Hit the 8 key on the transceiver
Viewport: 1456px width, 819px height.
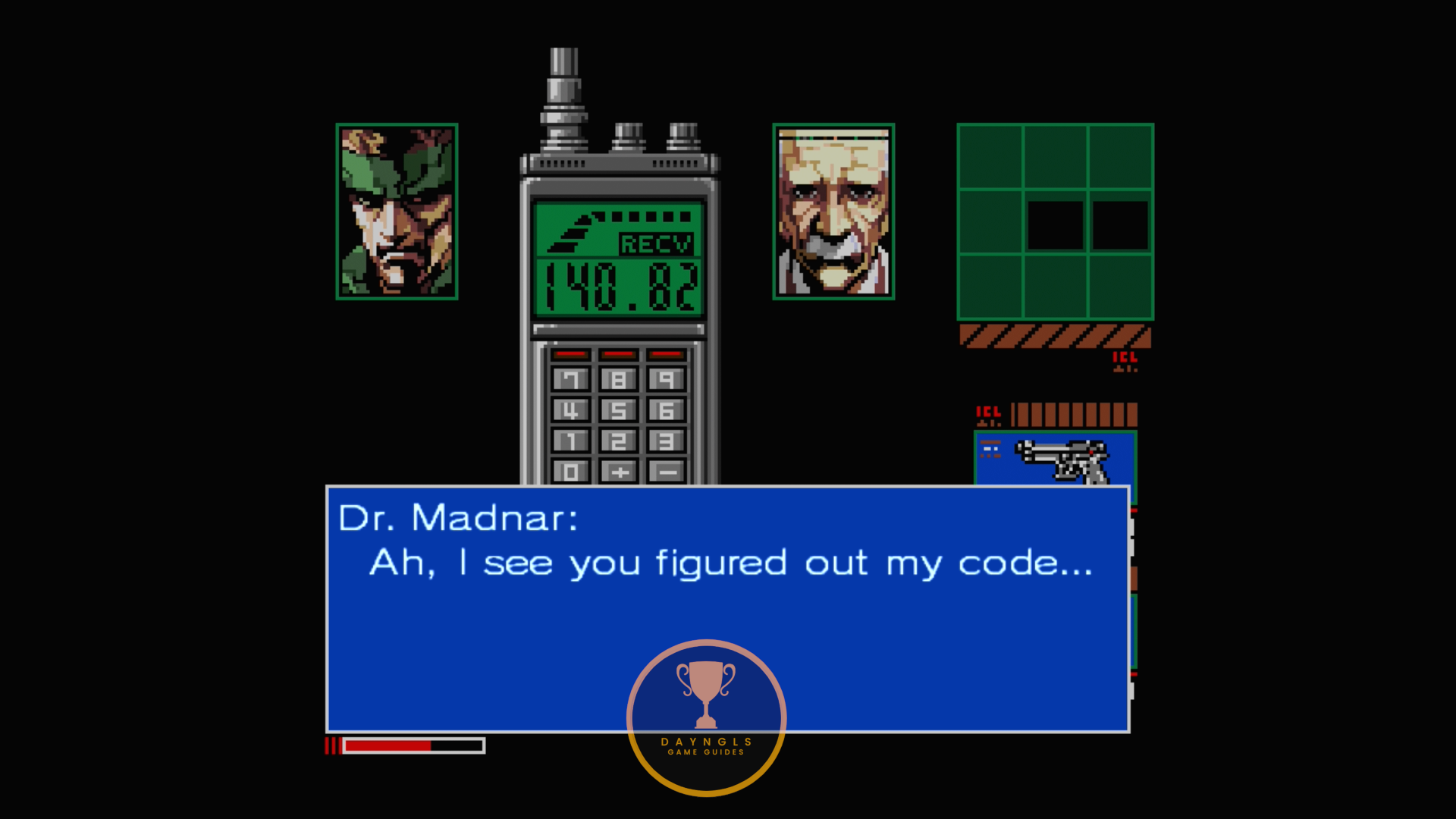(619, 379)
